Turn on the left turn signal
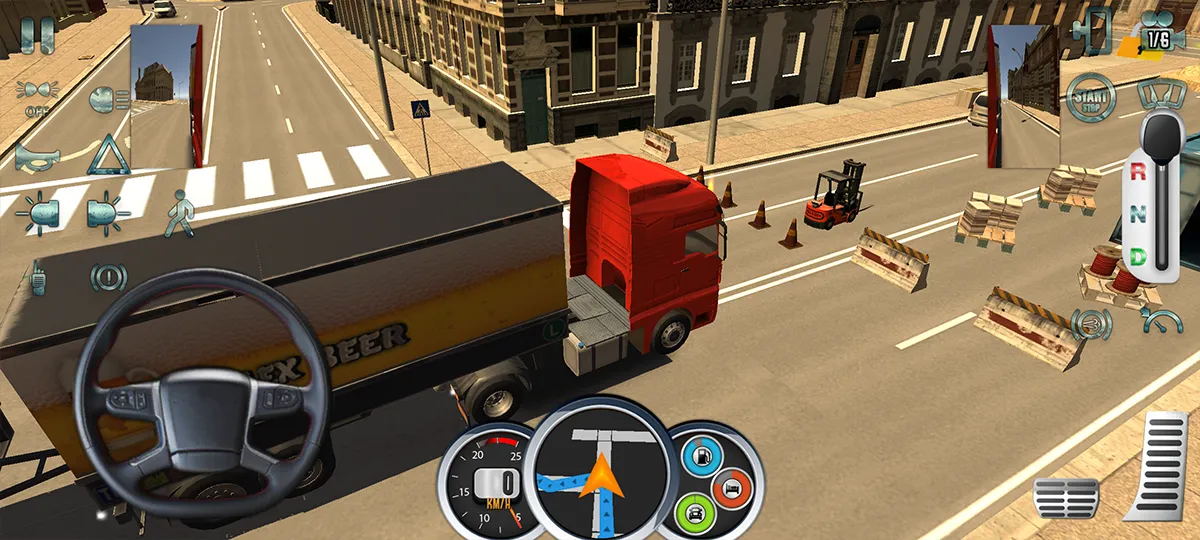 point(37,213)
